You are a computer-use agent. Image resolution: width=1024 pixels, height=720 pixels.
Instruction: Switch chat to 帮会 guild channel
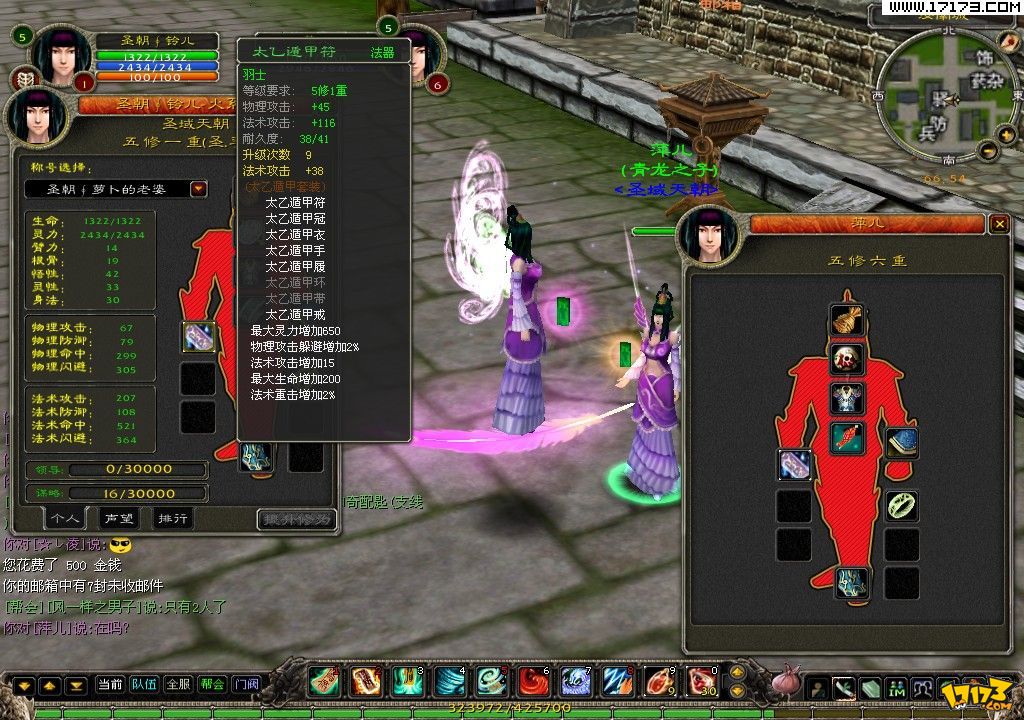(x=212, y=685)
